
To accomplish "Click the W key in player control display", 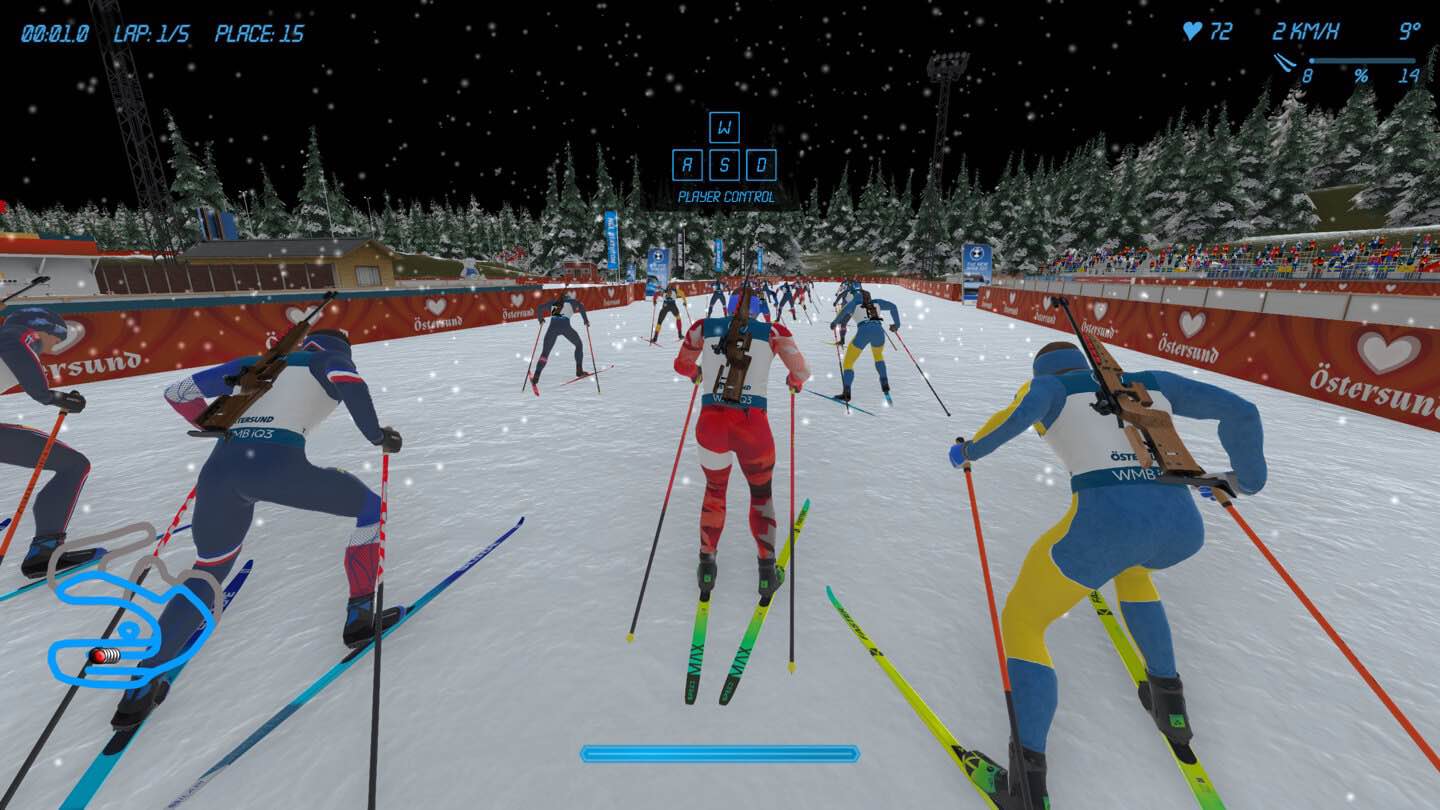I will 726,127.
